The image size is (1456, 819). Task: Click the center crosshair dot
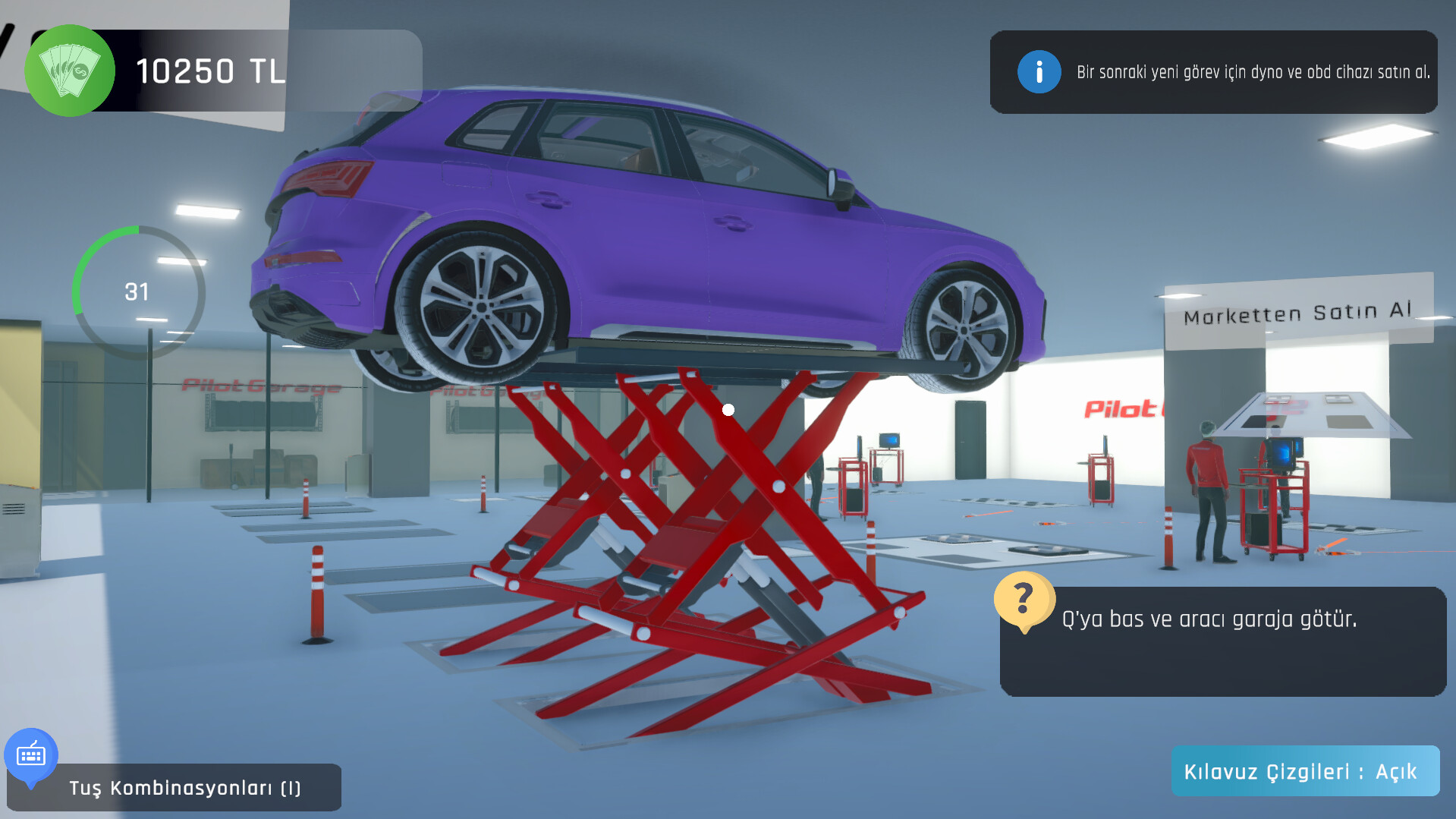tap(729, 408)
